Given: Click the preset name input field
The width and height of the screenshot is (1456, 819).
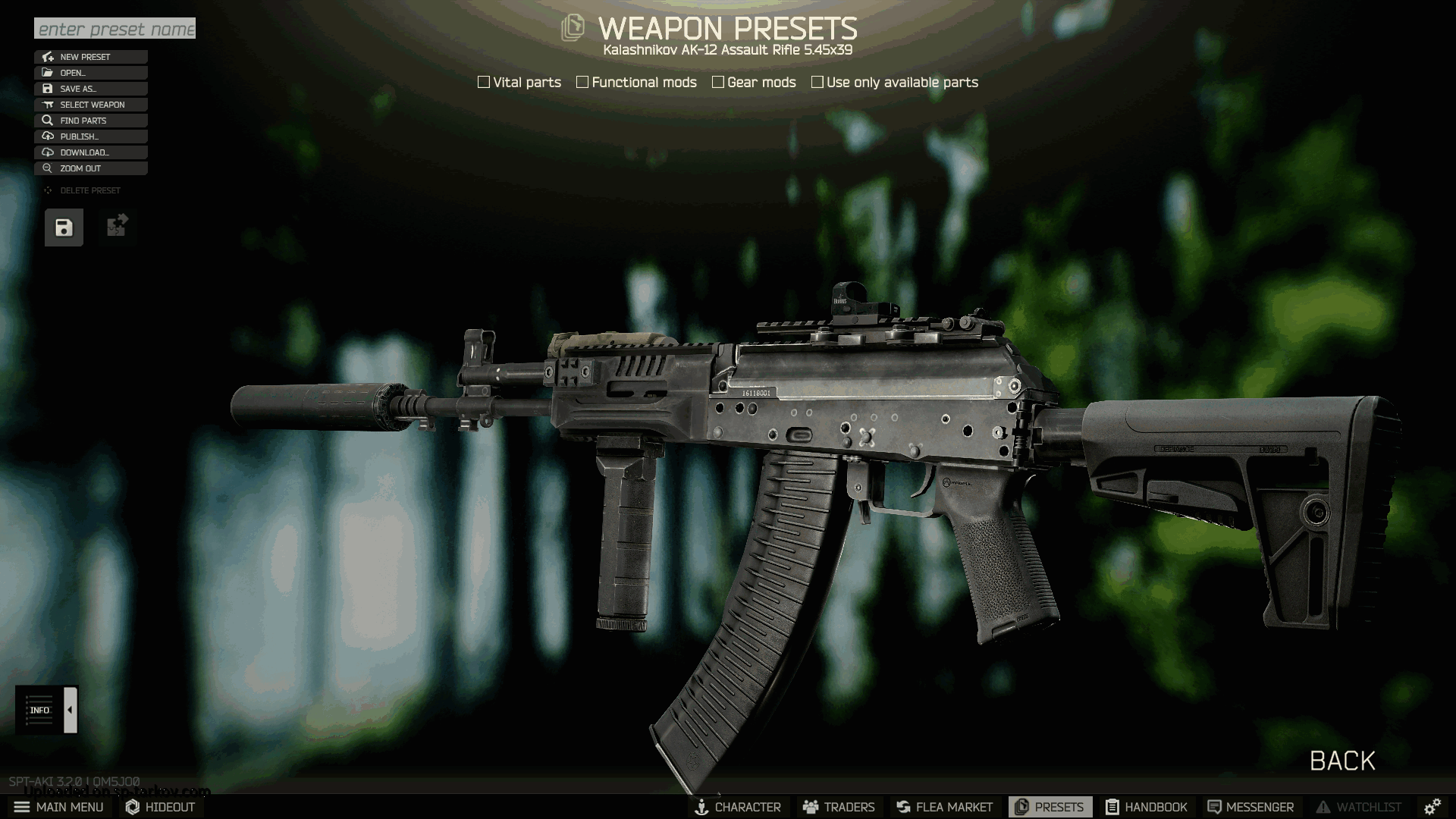Looking at the screenshot, I should [x=115, y=29].
